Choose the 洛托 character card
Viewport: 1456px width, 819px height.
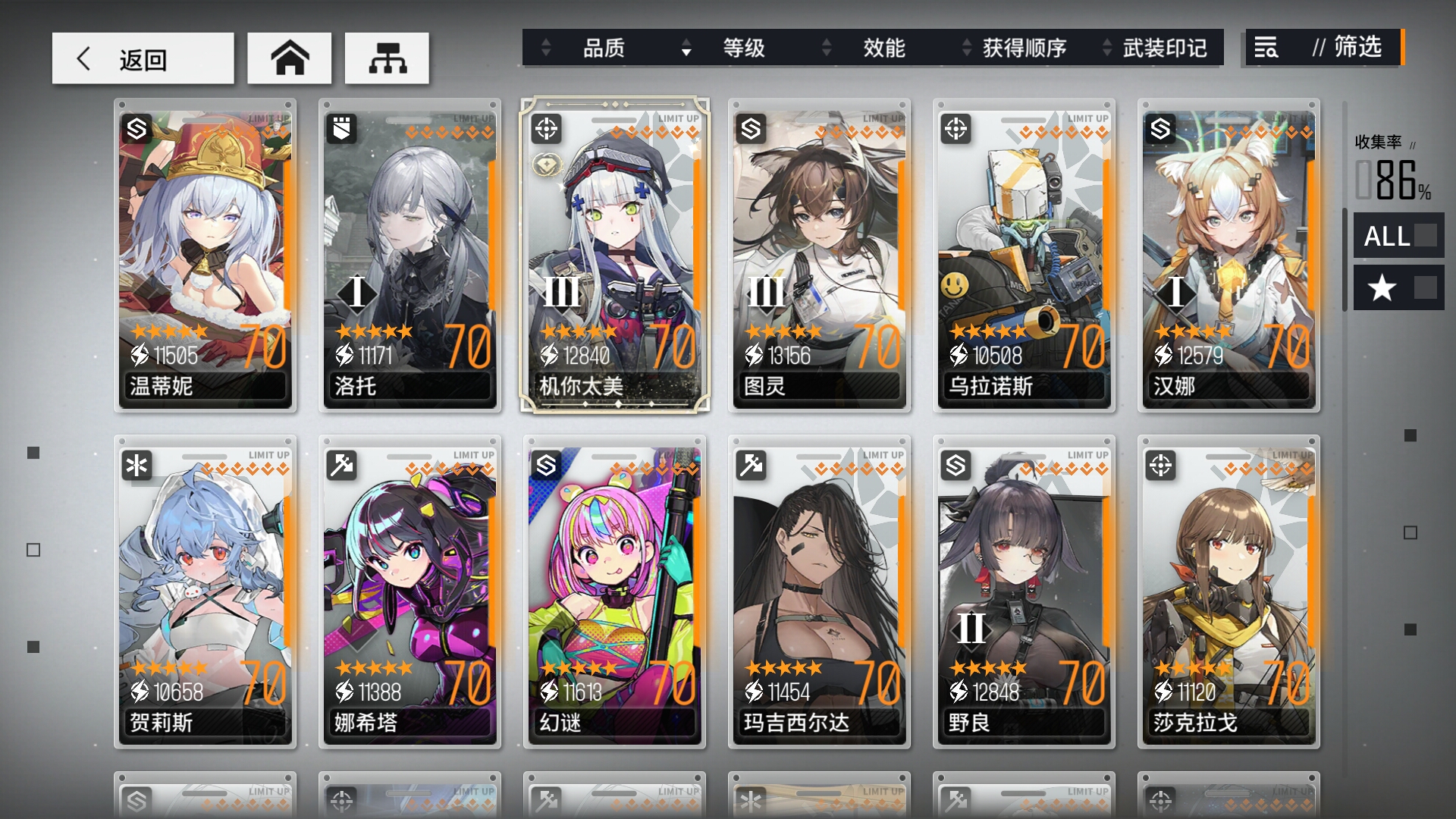409,256
